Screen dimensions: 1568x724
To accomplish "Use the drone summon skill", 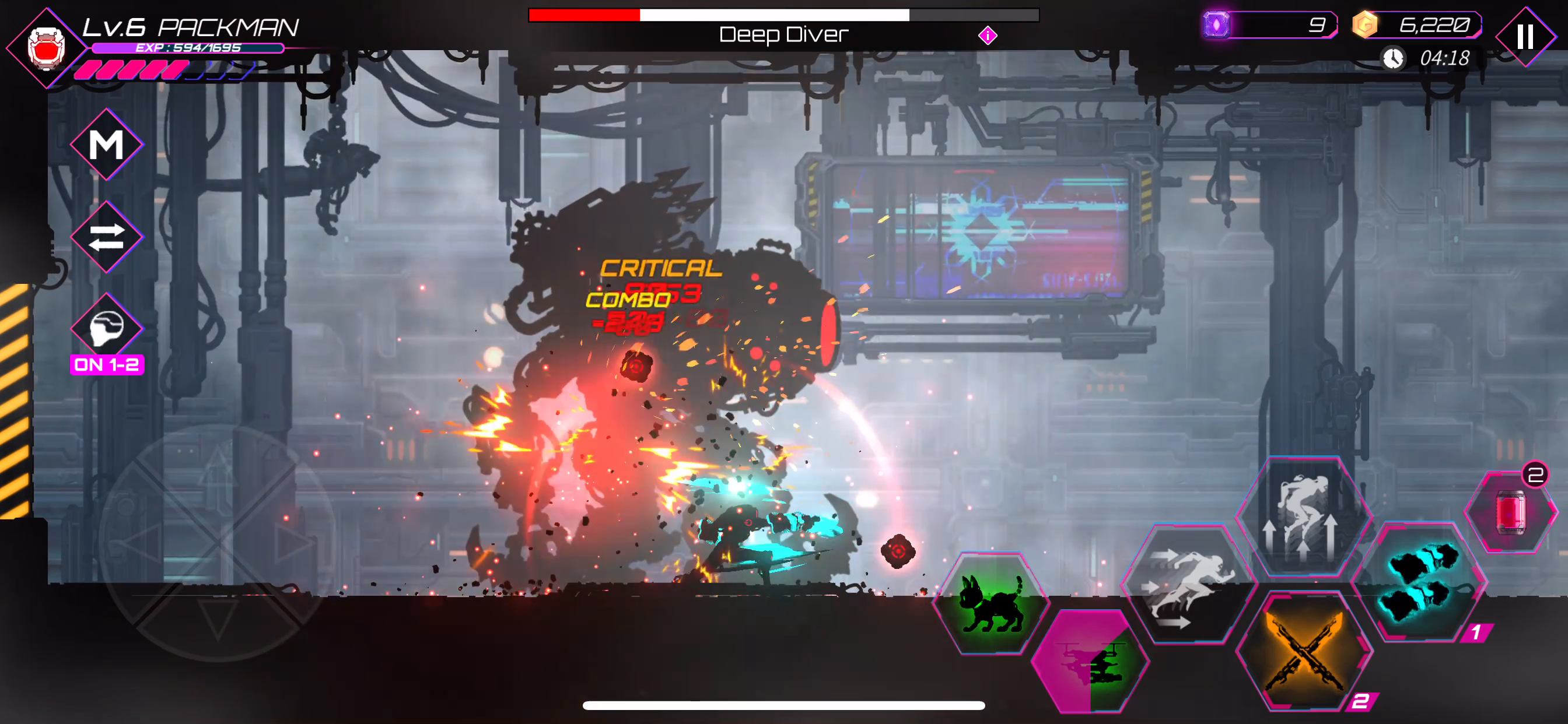I will [1090, 660].
